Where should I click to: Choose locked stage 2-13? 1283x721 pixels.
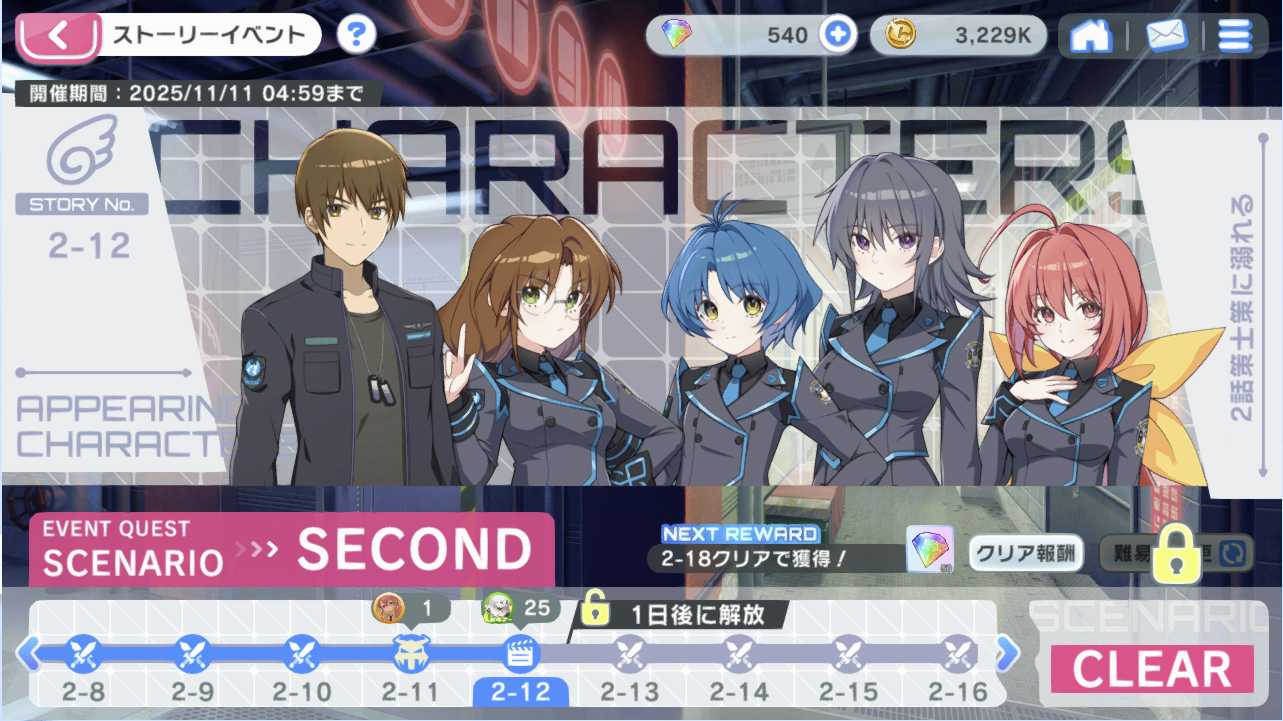point(630,655)
